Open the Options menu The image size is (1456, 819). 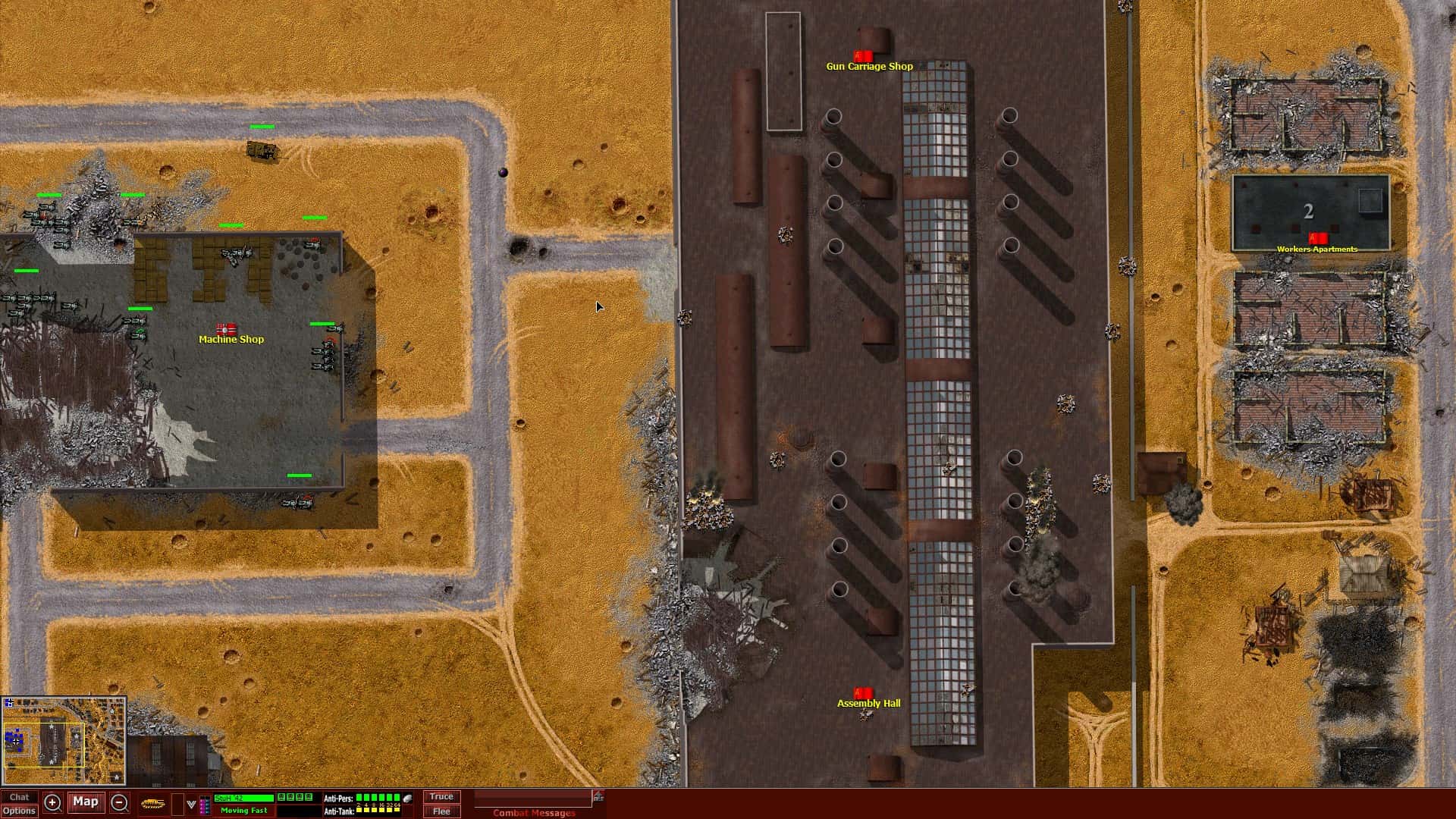pos(21,811)
